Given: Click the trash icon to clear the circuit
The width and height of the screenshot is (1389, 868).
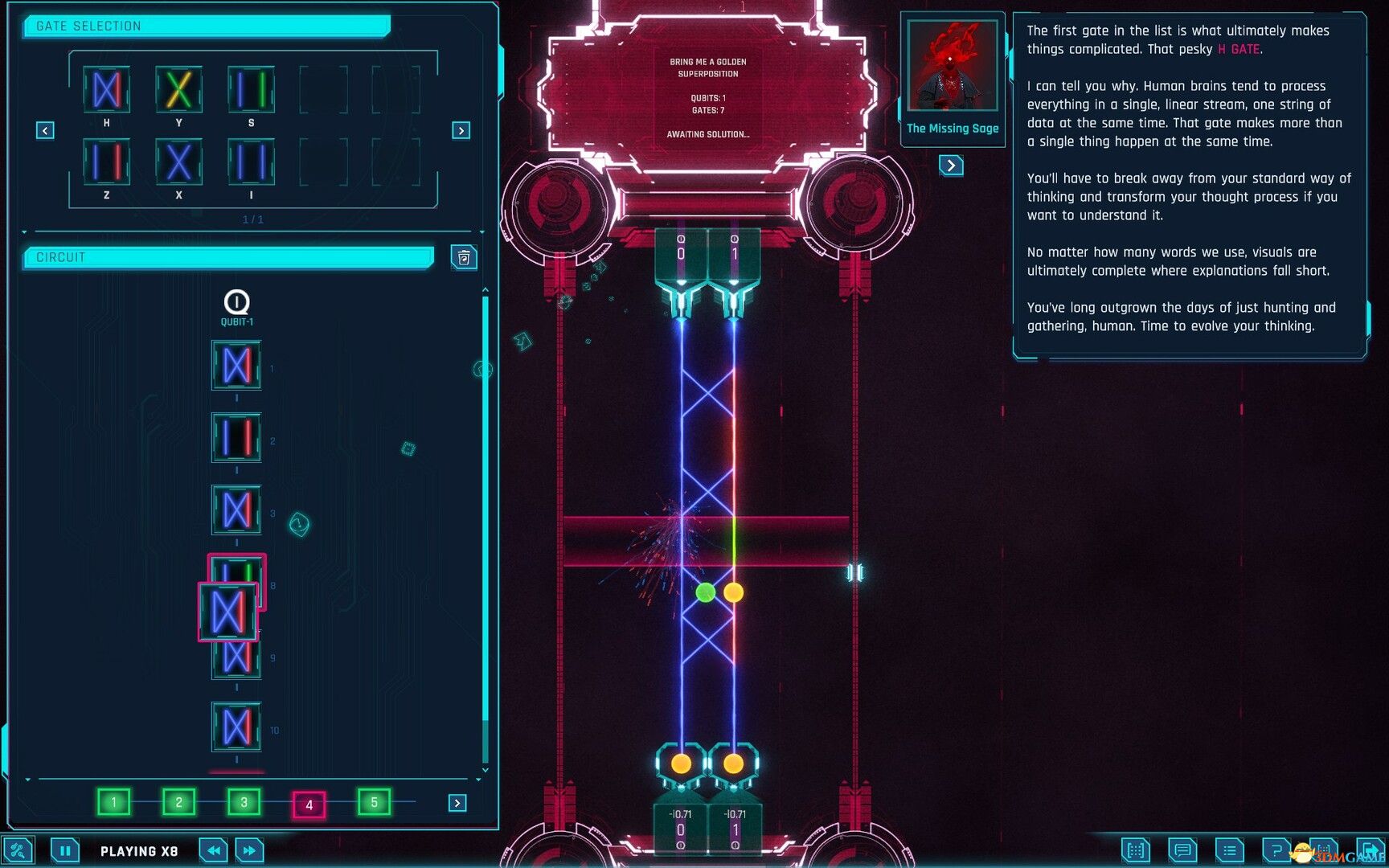Looking at the screenshot, I should [463, 257].
